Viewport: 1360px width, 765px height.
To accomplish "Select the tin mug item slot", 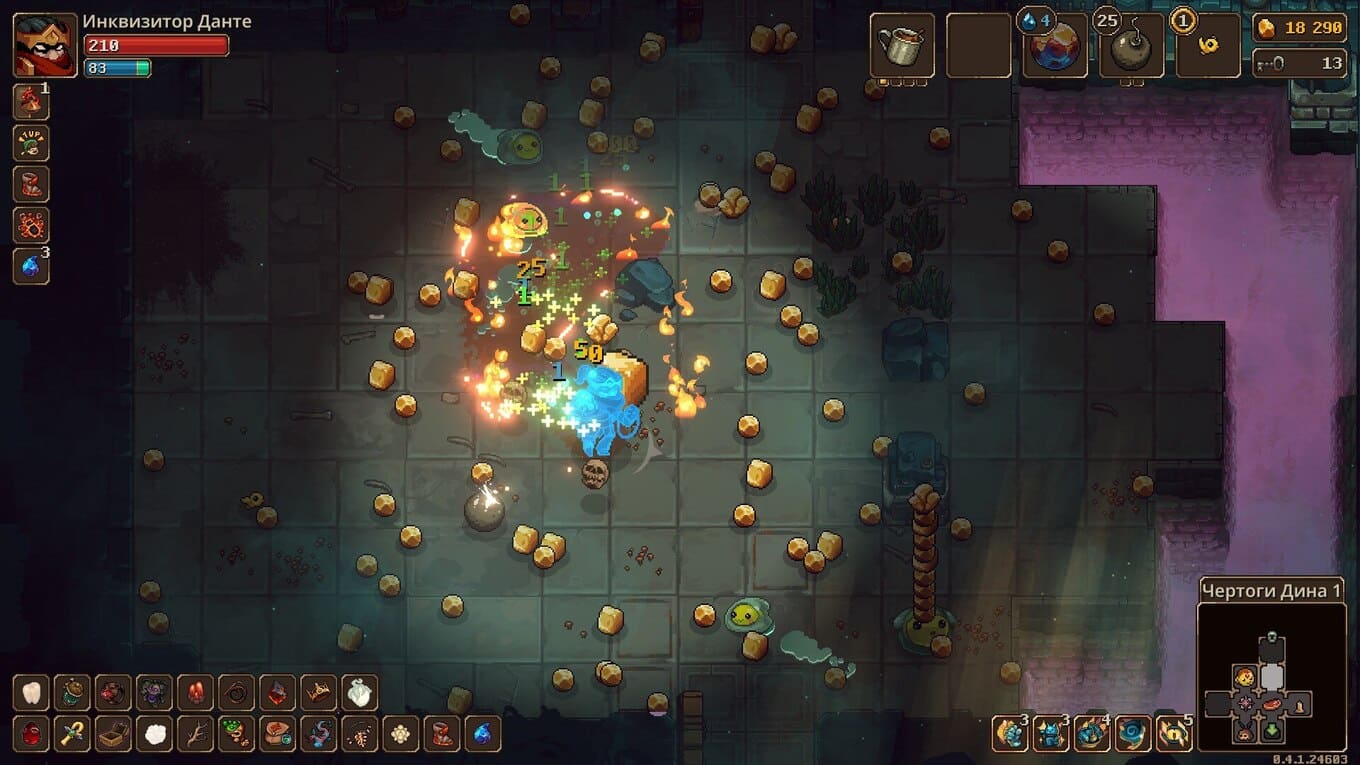I will point(902,46).
